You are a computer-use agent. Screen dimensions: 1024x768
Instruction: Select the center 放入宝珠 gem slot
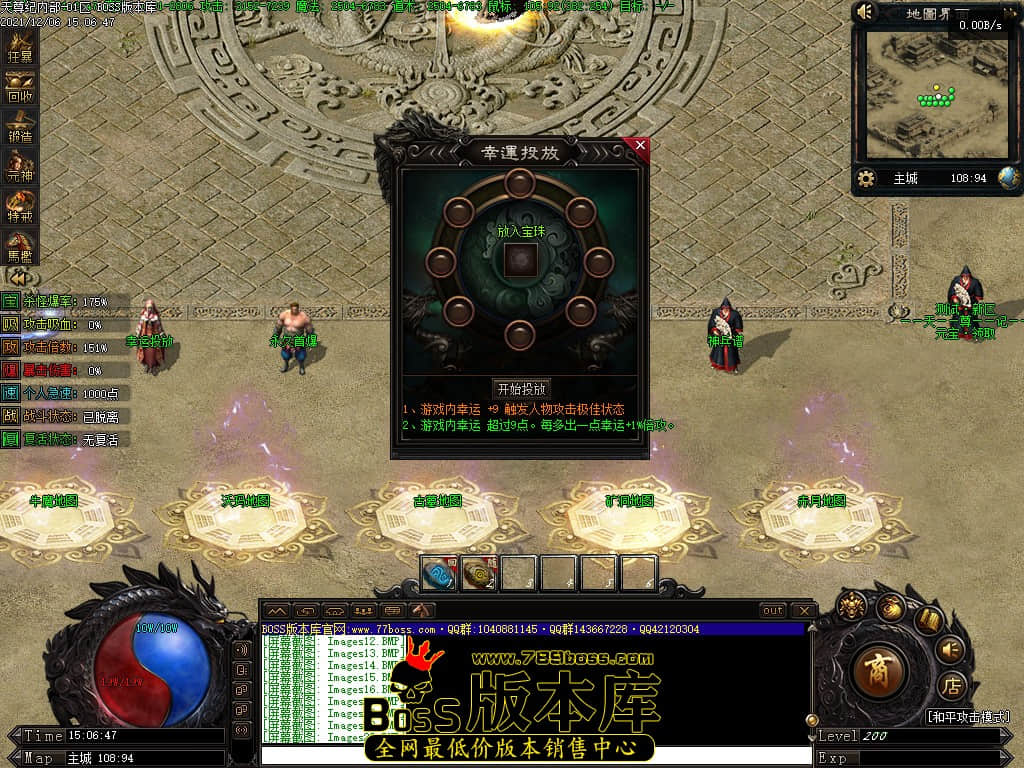tap(519, 260)
